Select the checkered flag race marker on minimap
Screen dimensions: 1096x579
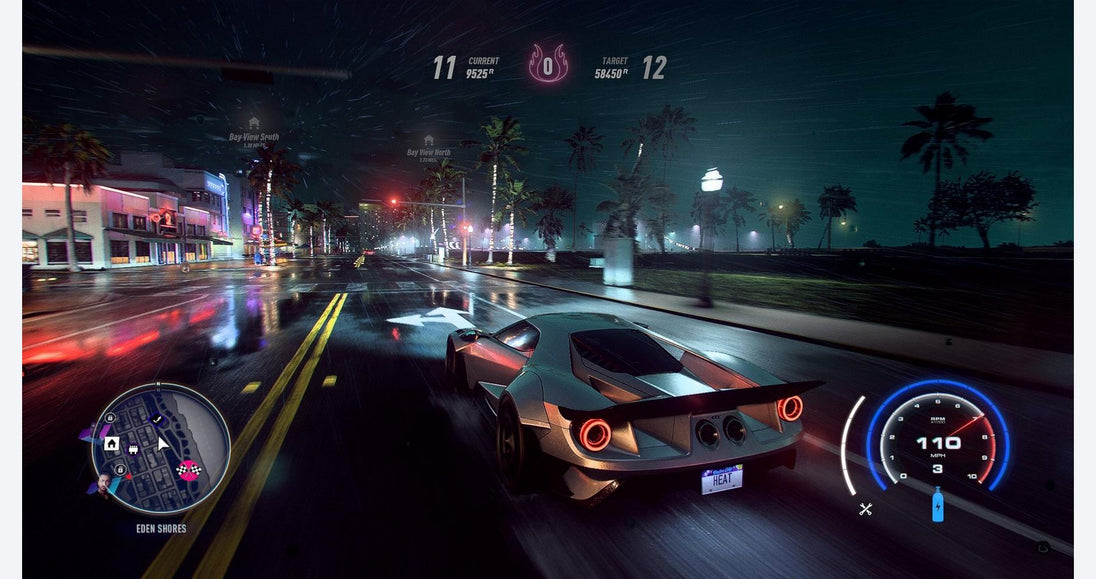(x=186, y=469)
